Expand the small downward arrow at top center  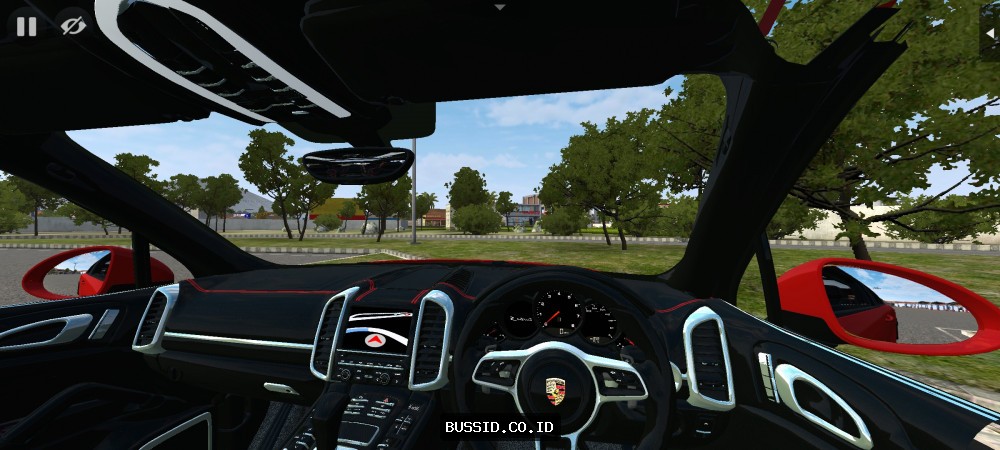500,7
